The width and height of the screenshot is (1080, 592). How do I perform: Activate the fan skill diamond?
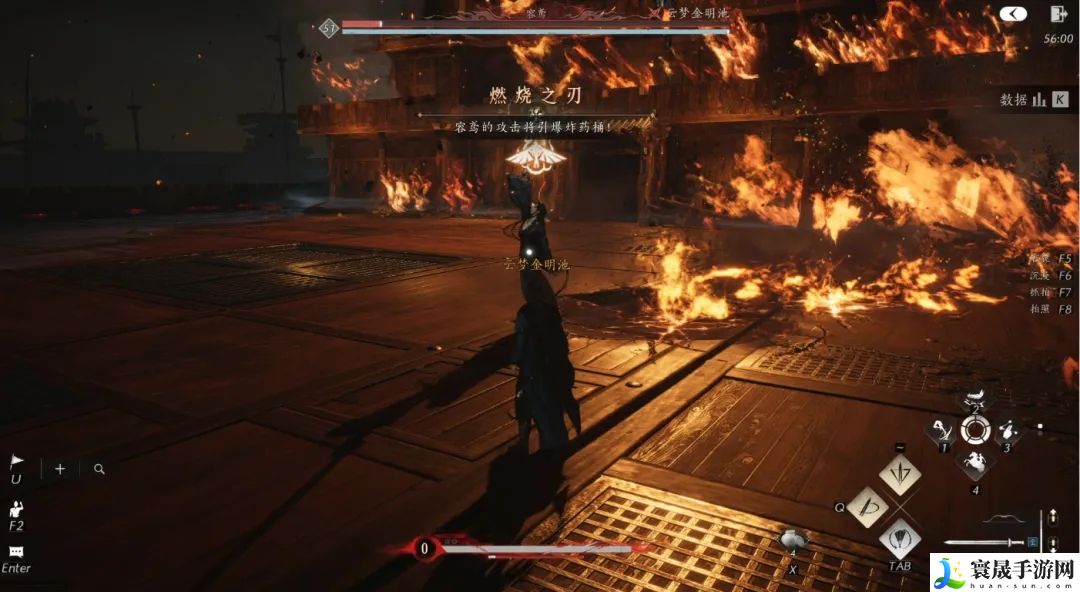[900, 539]
